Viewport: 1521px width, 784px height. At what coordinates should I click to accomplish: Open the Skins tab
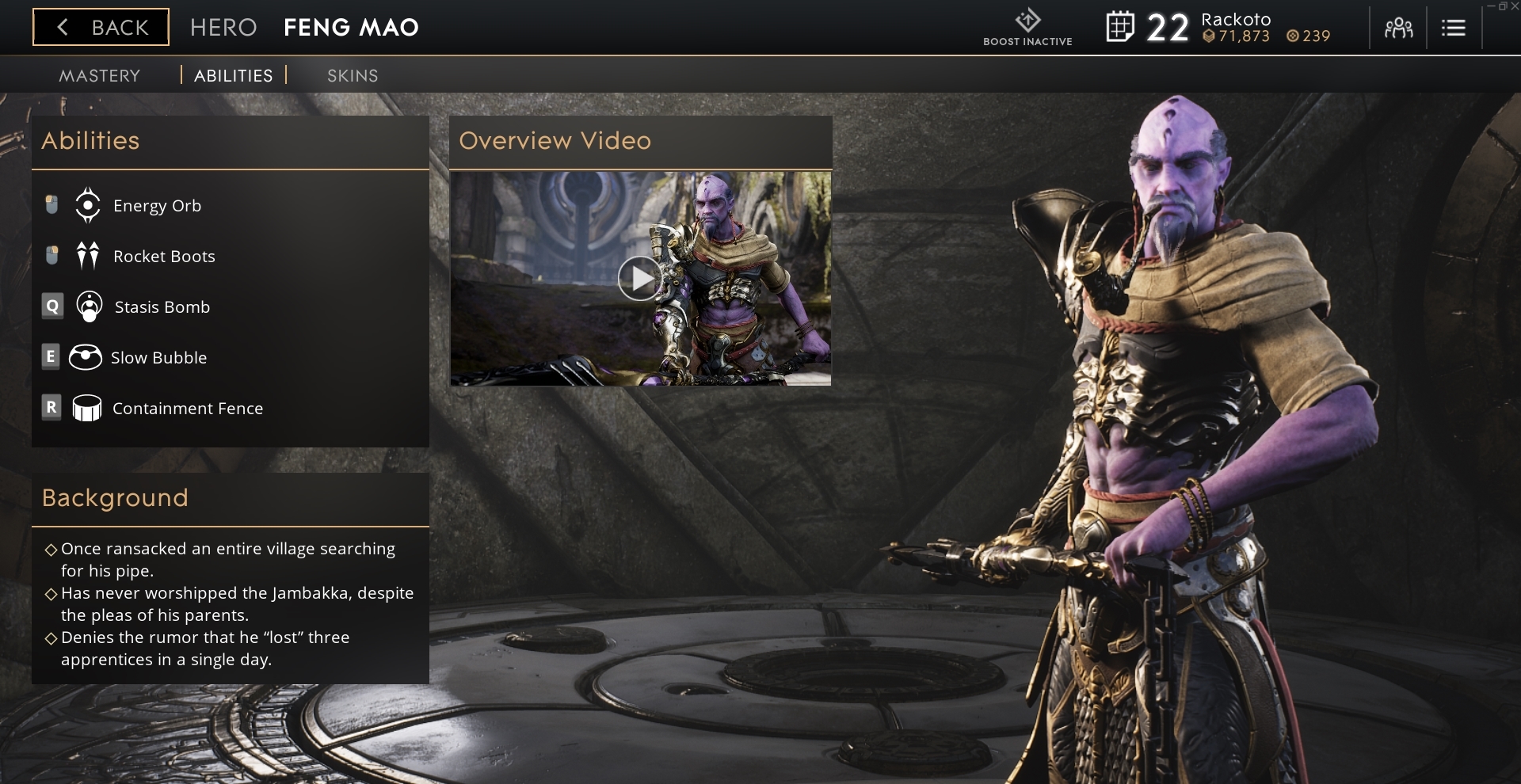click(x=353, y=75)
